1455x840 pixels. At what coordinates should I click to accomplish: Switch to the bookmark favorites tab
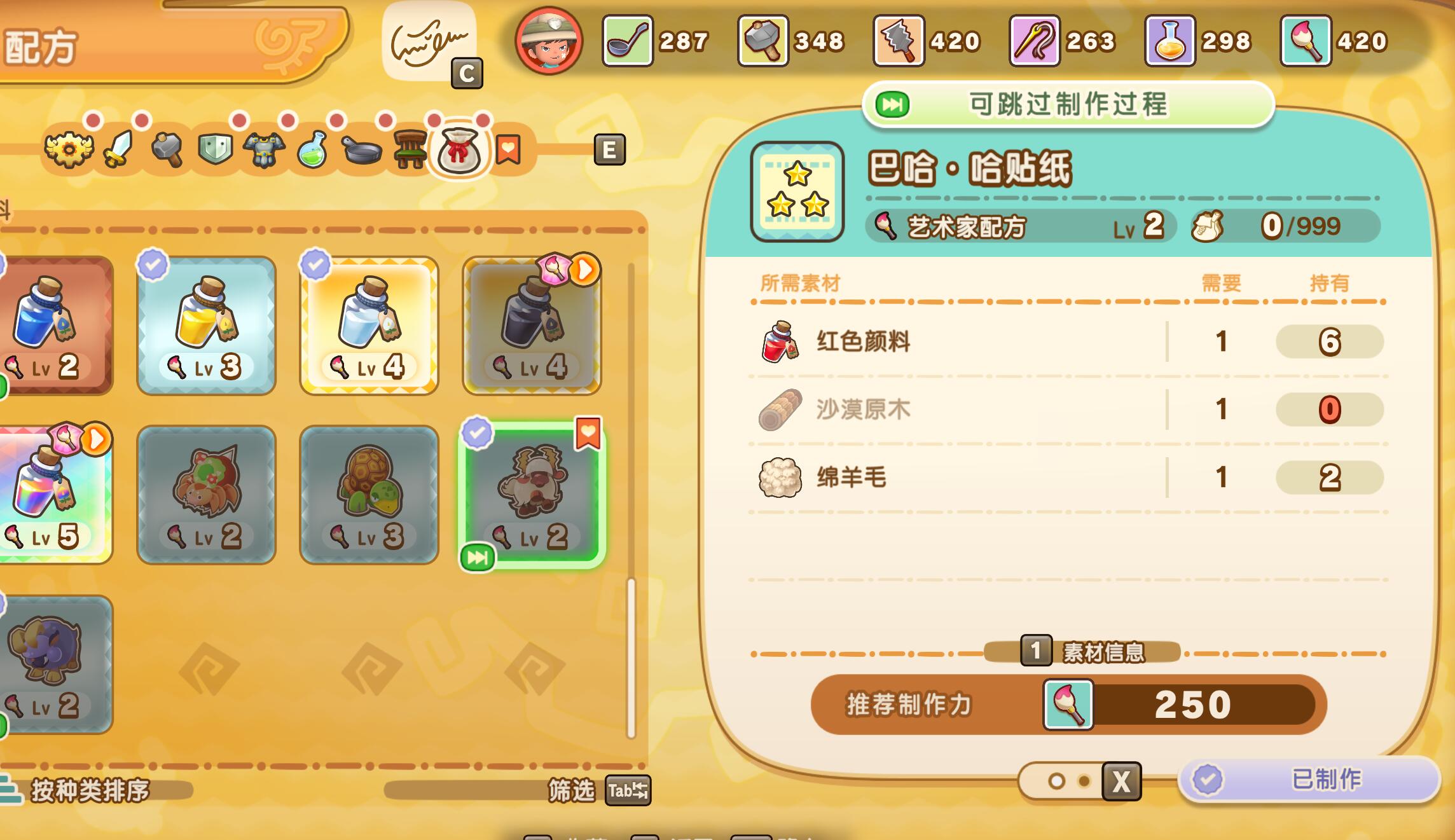point(506,149)
